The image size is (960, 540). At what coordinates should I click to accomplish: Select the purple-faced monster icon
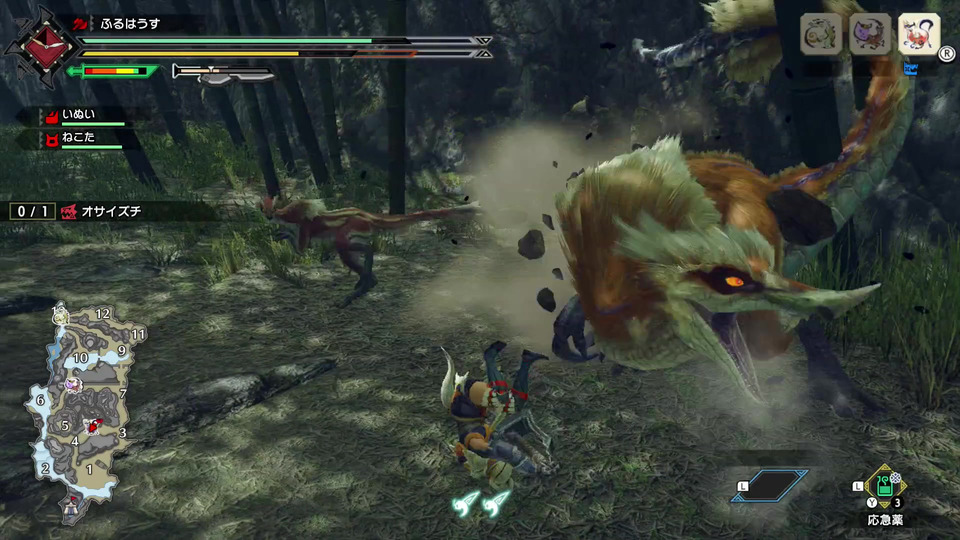click(869, 35)
